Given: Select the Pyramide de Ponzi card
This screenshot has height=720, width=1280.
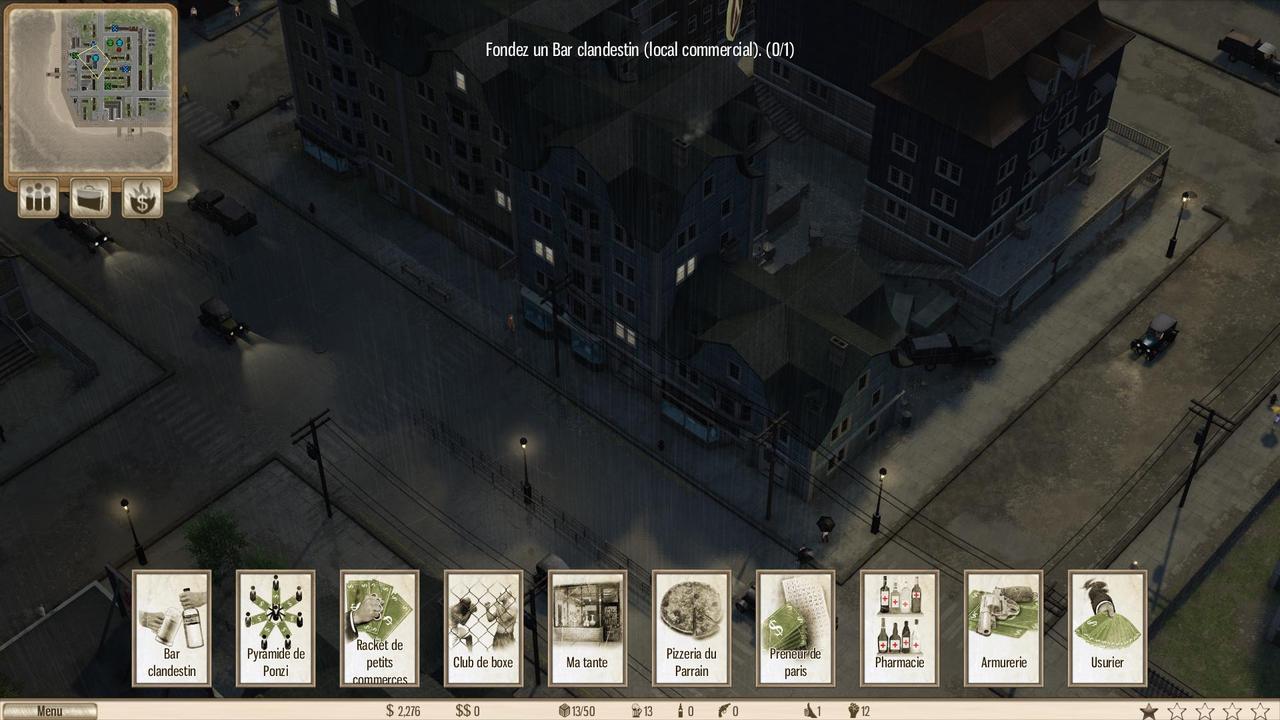Looking at the screenshot, I should coord(276,628).
